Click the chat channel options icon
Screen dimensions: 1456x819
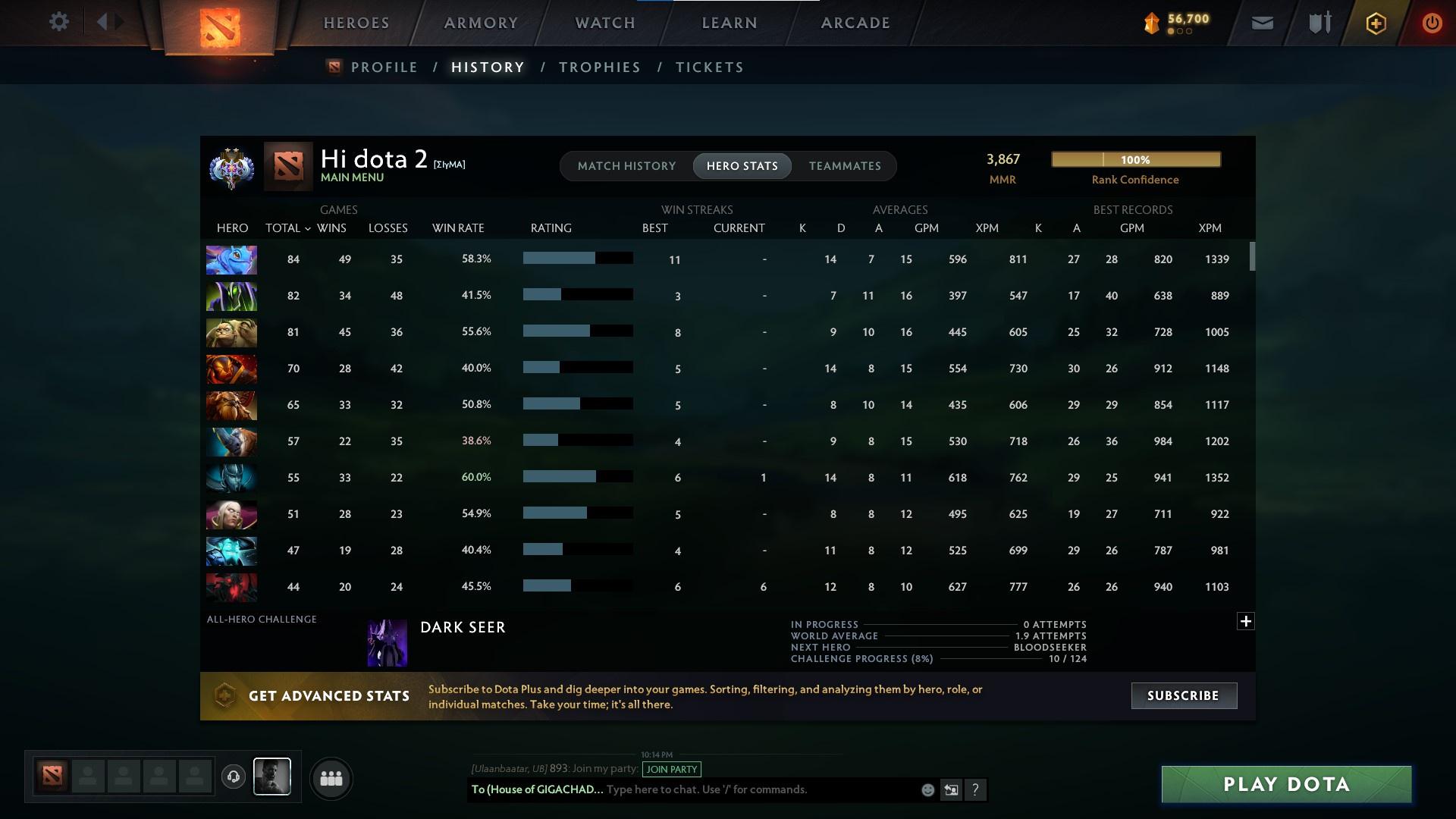(x=951, y=789)
